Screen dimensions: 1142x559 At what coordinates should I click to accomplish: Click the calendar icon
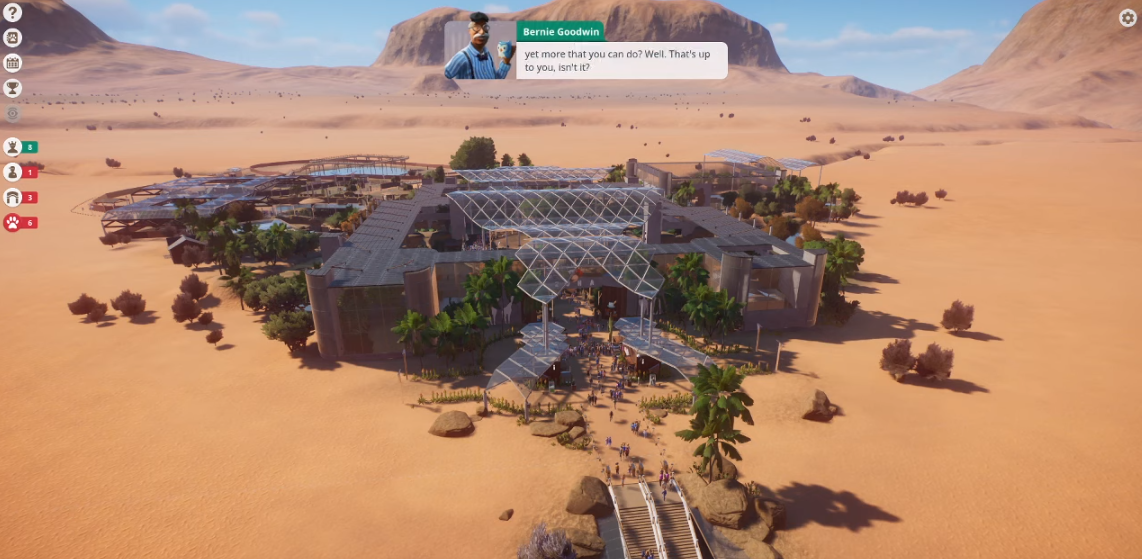pyautogui.click(x=13, y=63)
